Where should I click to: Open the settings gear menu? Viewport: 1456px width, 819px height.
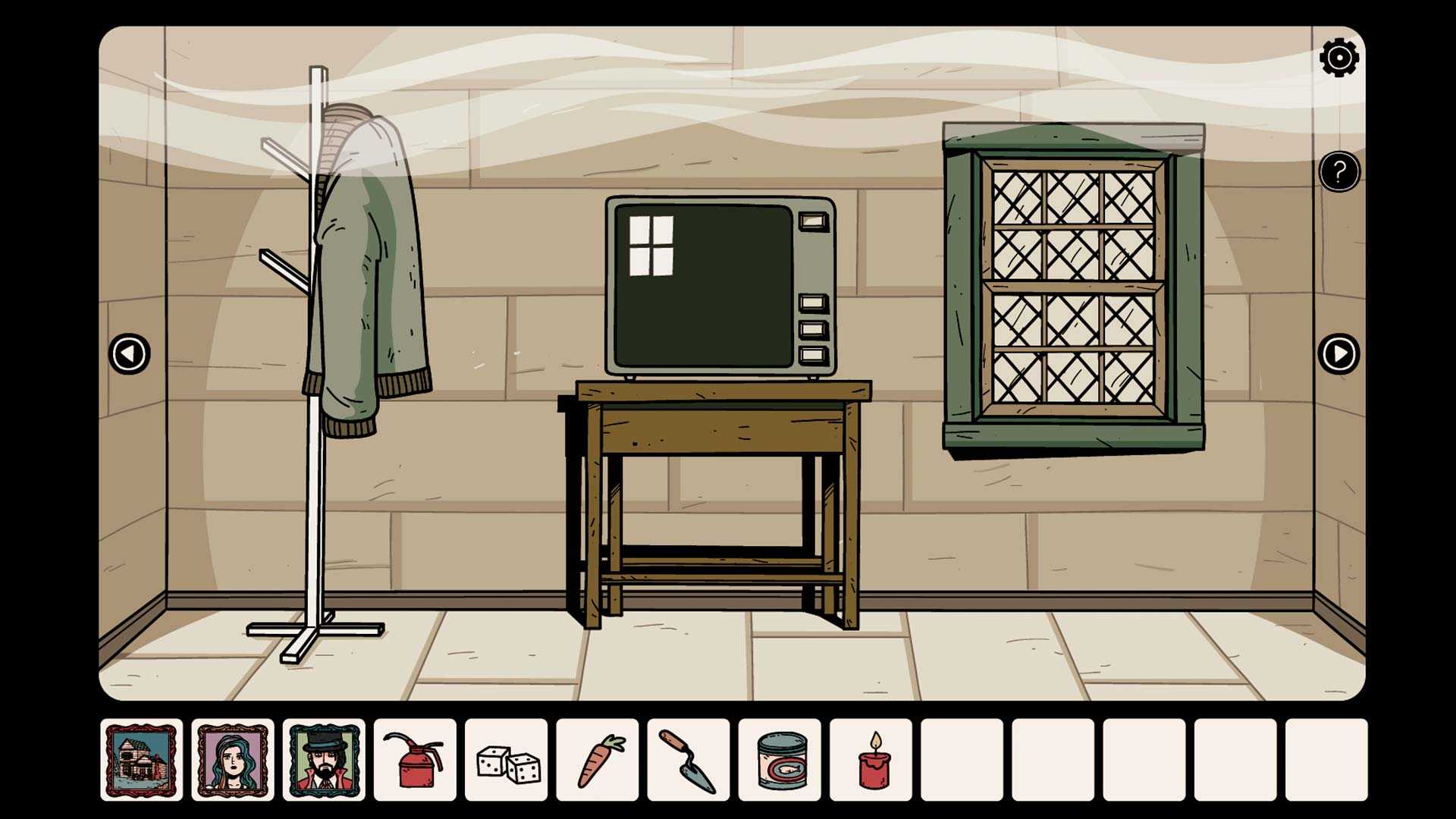coord(1338,58)
